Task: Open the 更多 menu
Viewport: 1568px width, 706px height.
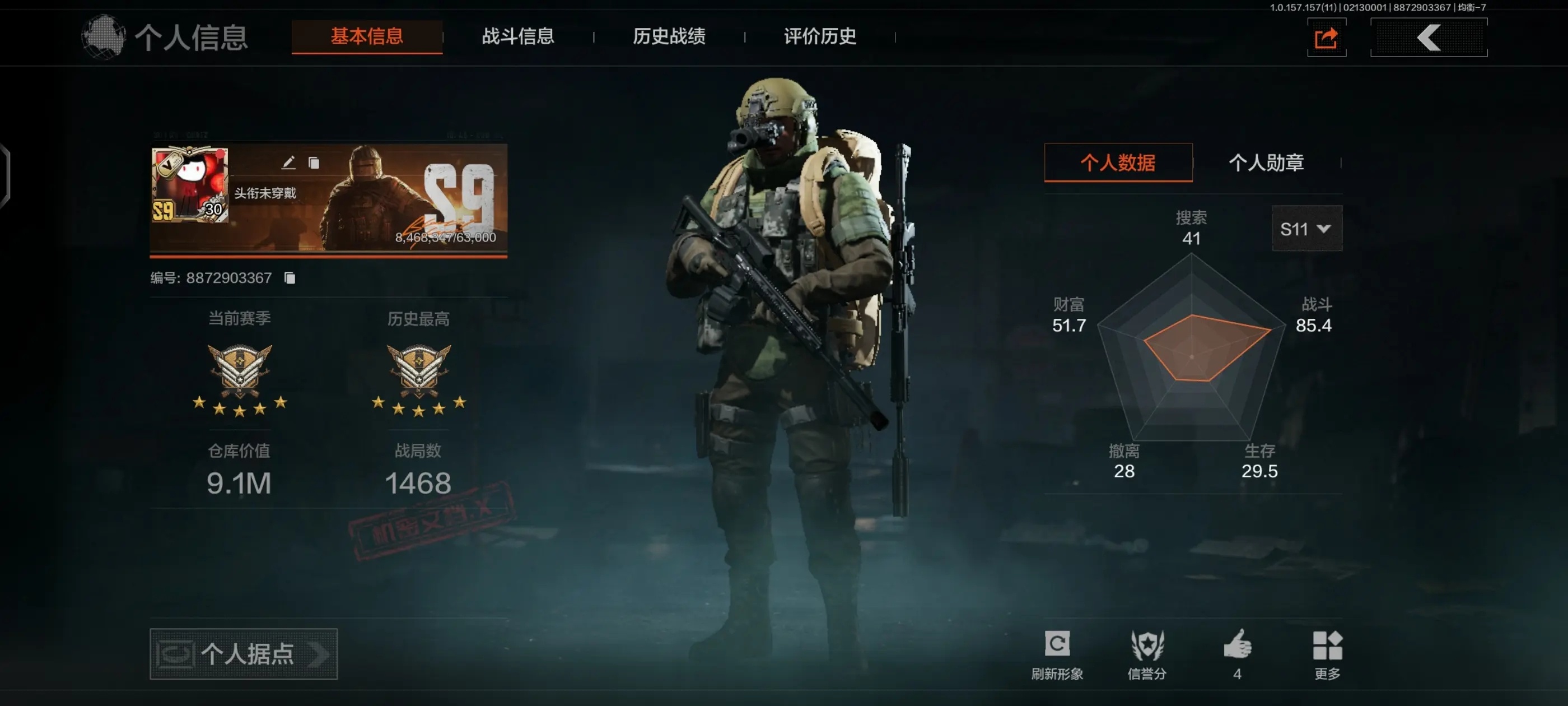Action: coord(1327,654)
